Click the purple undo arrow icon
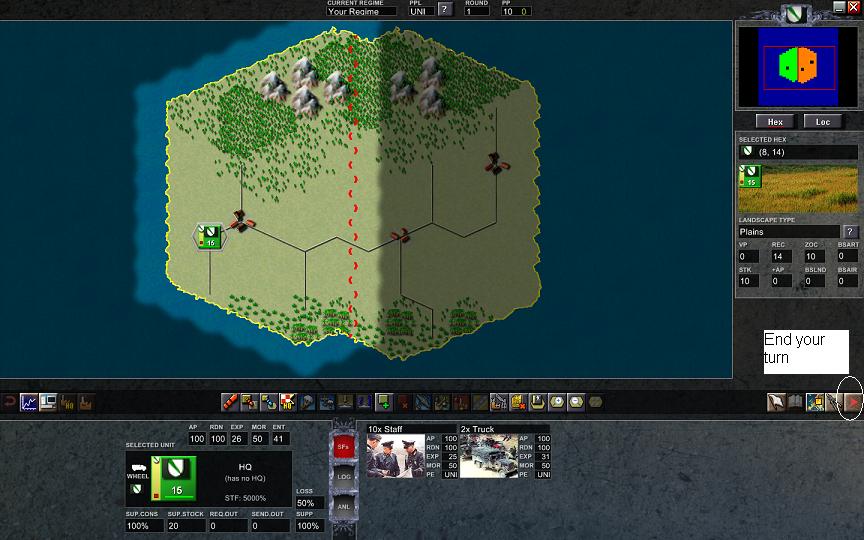This screenshot has height=540, width=864. tap(10, 402)
